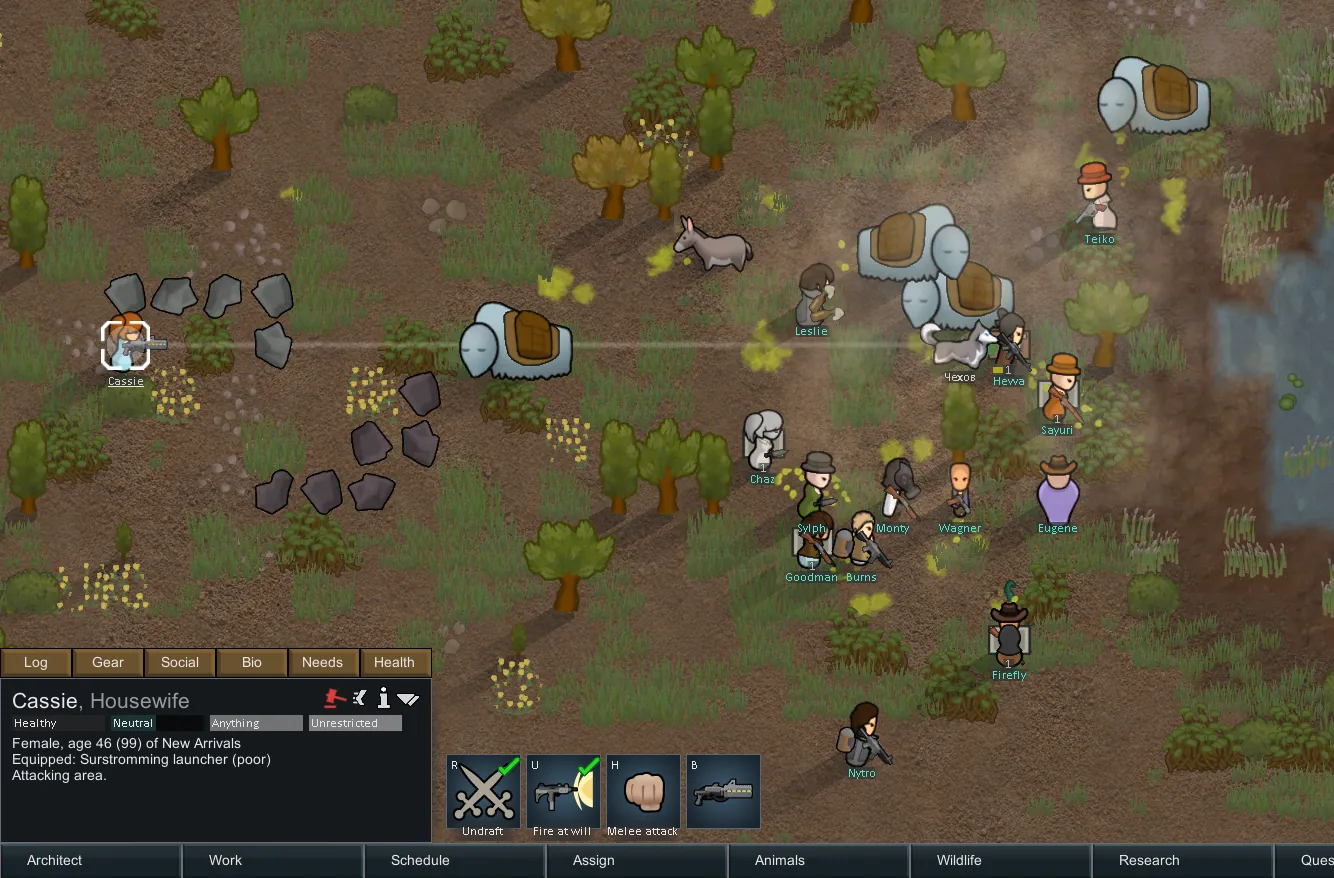View the Needs tab

[x=322, y=662]
